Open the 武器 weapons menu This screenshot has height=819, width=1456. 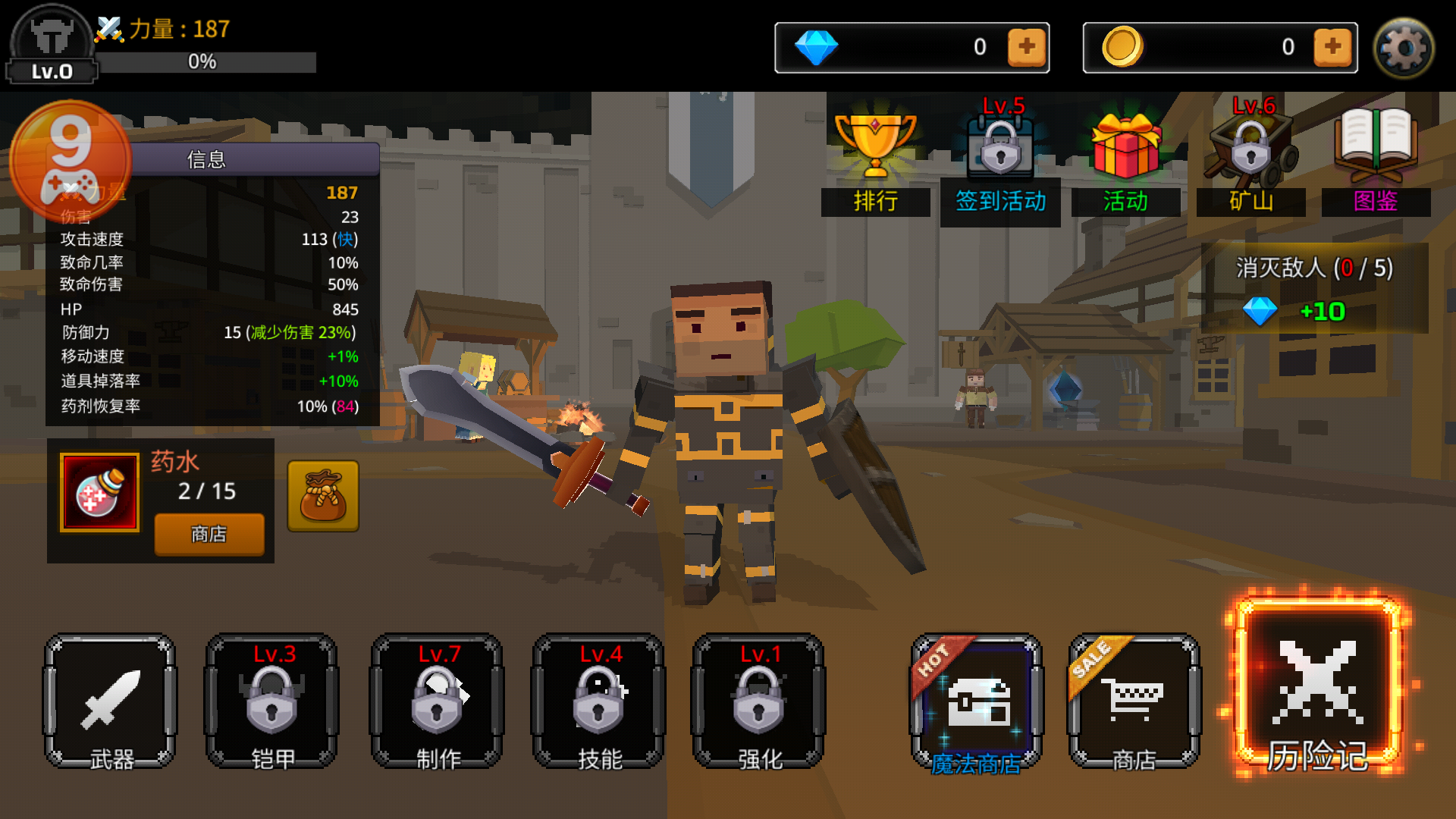pyautogui.click(x=111, y=701)
